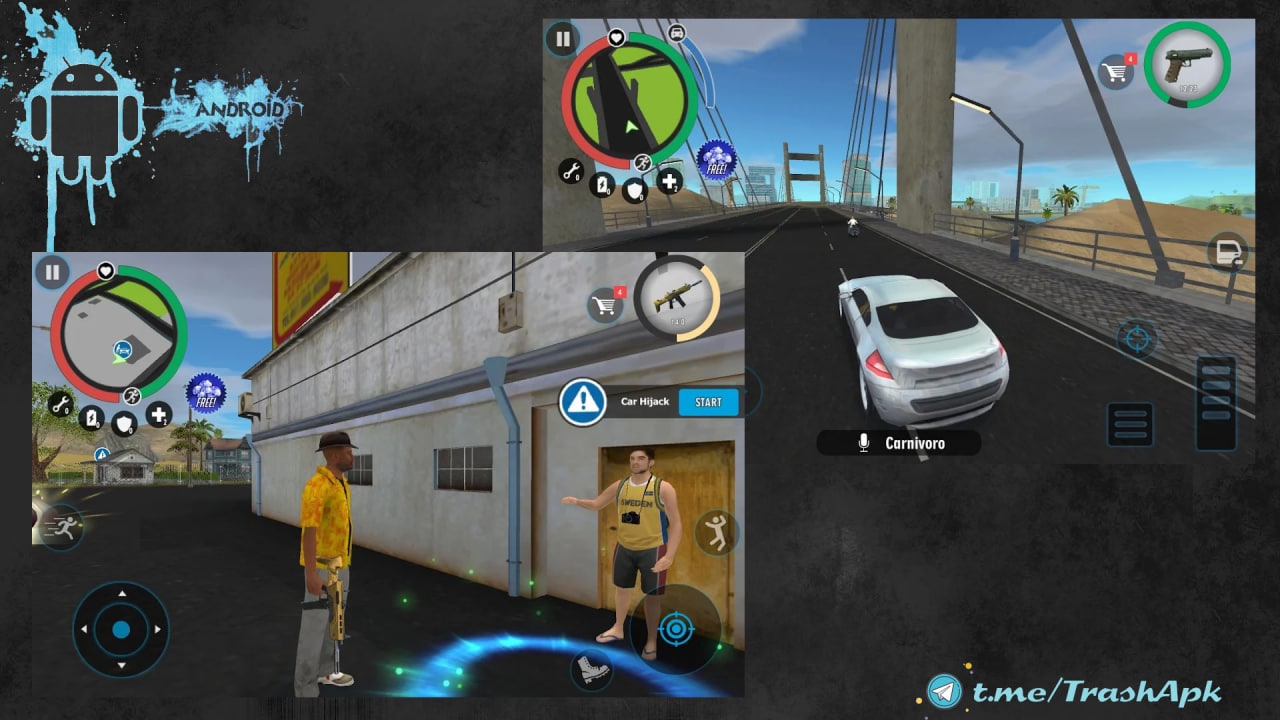1280x720 pixels.
Task: Claim free gems in the on-foot view
Action: (x=206, y=394)
